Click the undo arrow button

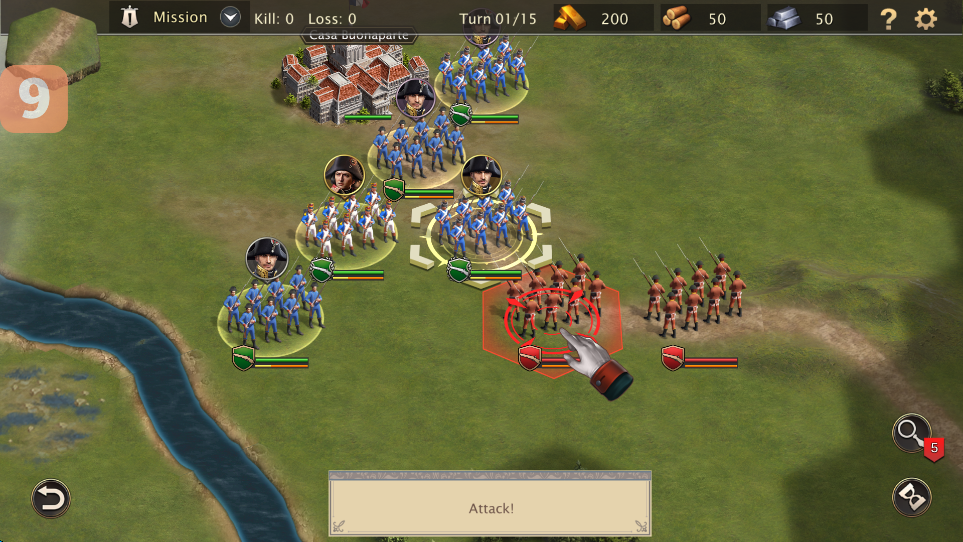pos(50,498)
